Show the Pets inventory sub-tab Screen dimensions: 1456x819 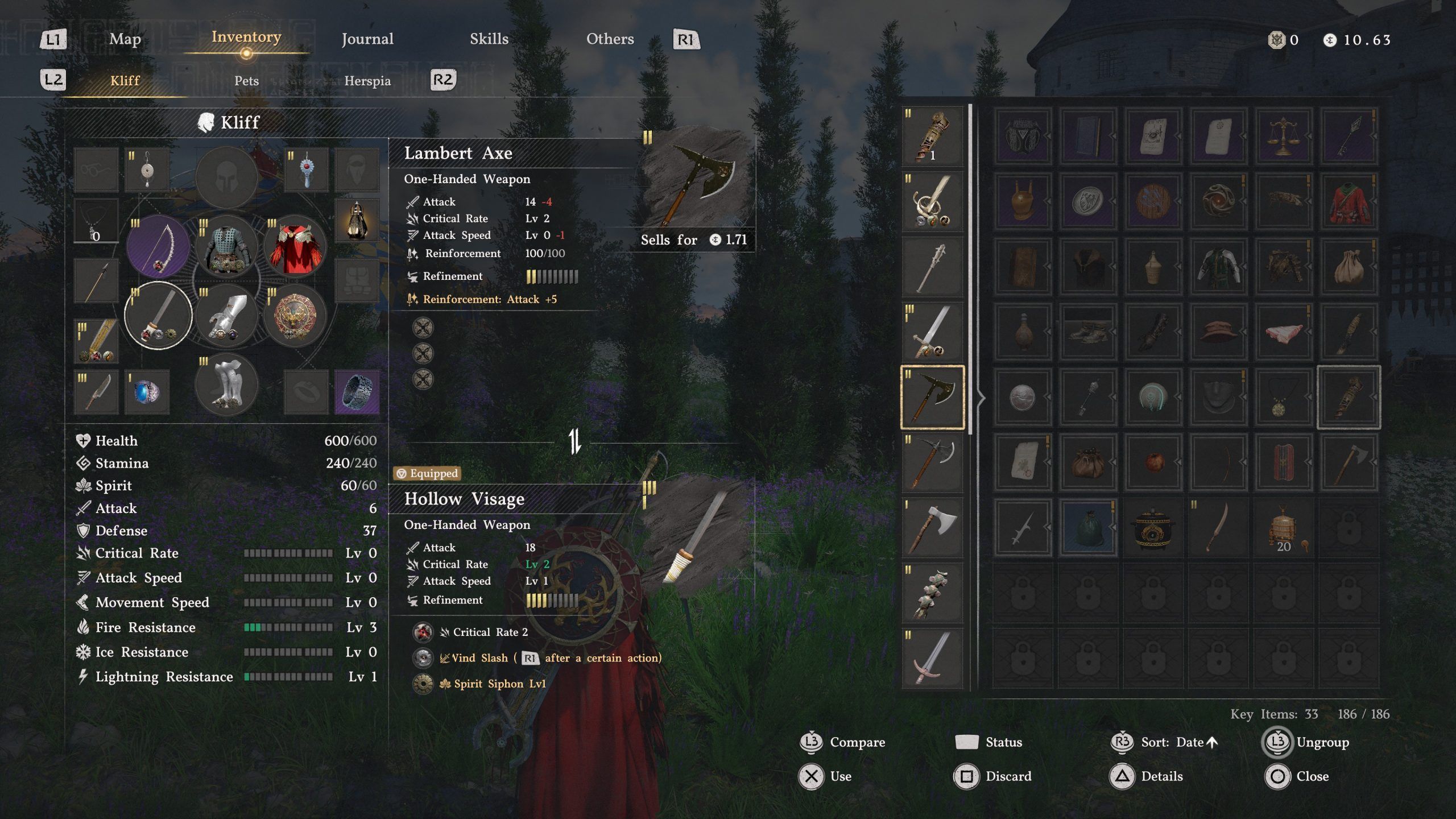(x=246, y=81)
